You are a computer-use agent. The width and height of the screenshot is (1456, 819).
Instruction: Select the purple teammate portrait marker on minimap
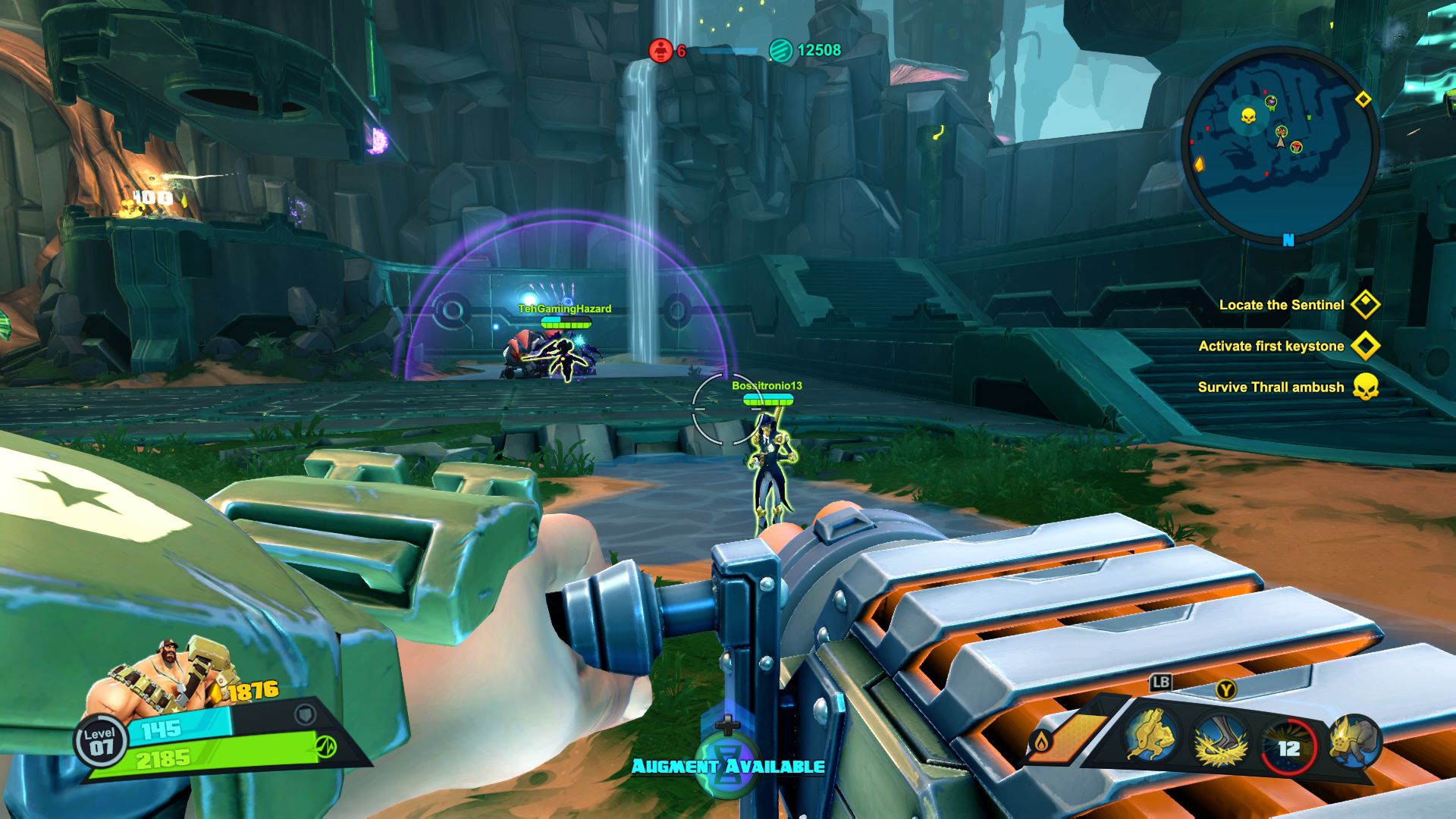click(1271, 102)
